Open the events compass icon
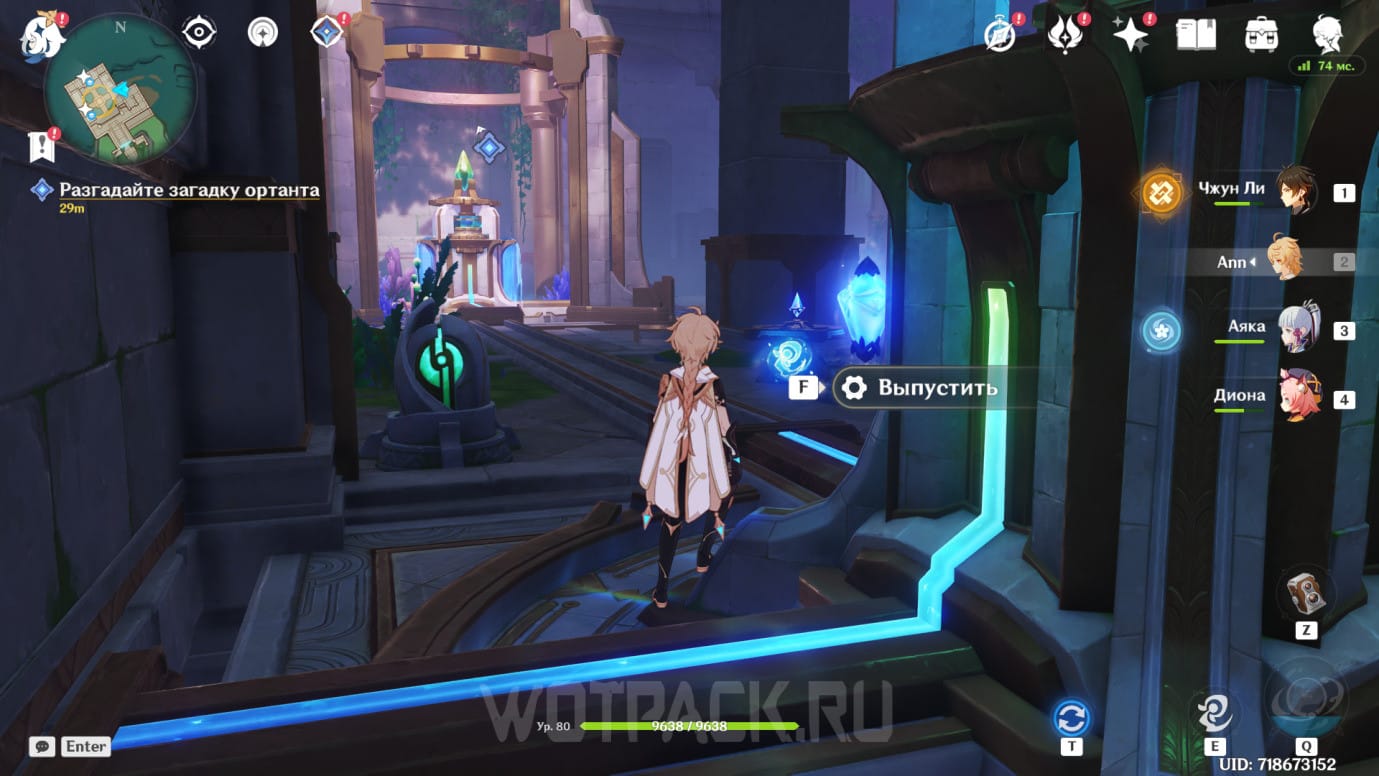Screen dimensions: 1379x776 click(x=263, y=33)
